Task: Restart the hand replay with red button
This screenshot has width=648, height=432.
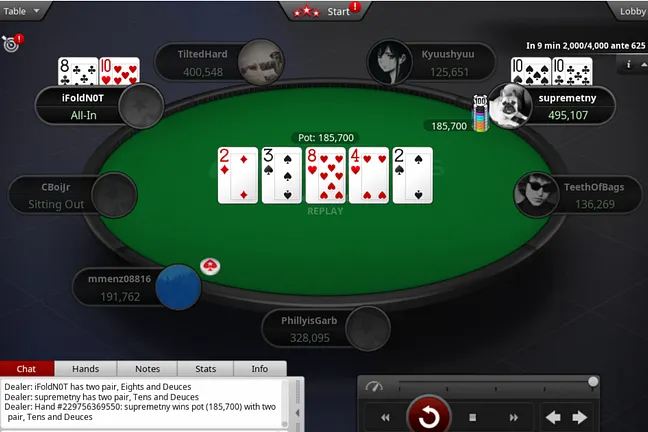Action: tap(430, 416)
